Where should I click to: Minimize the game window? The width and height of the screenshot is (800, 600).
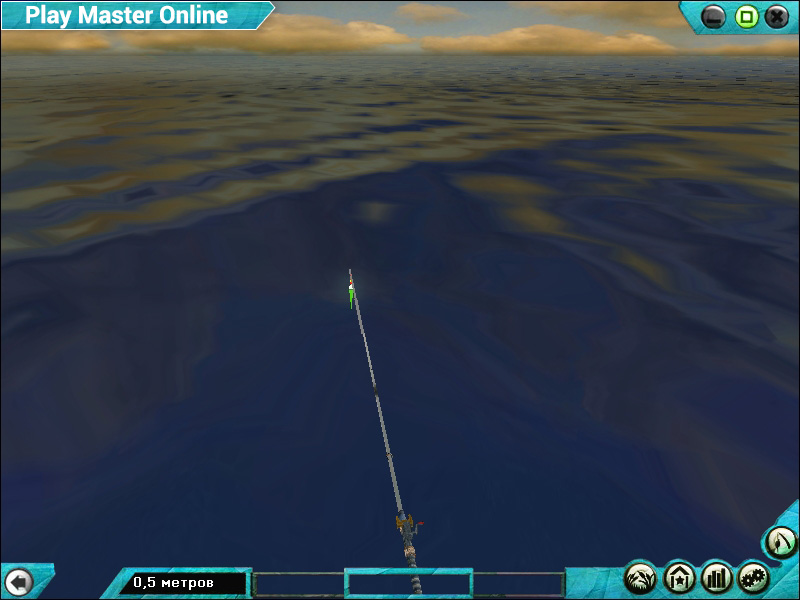pos(714,16)
